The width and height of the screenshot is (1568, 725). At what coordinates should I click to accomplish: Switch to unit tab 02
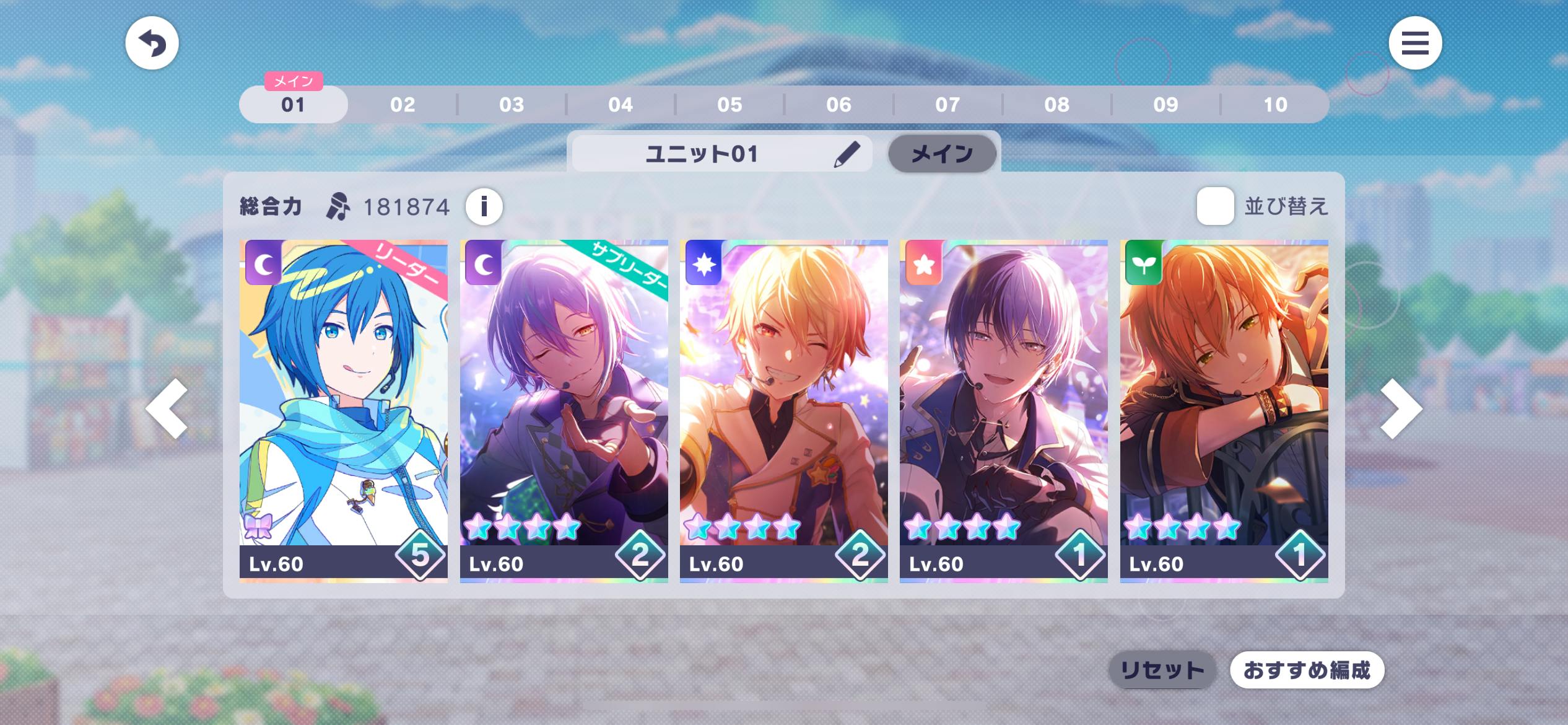[x=403, y=105]
